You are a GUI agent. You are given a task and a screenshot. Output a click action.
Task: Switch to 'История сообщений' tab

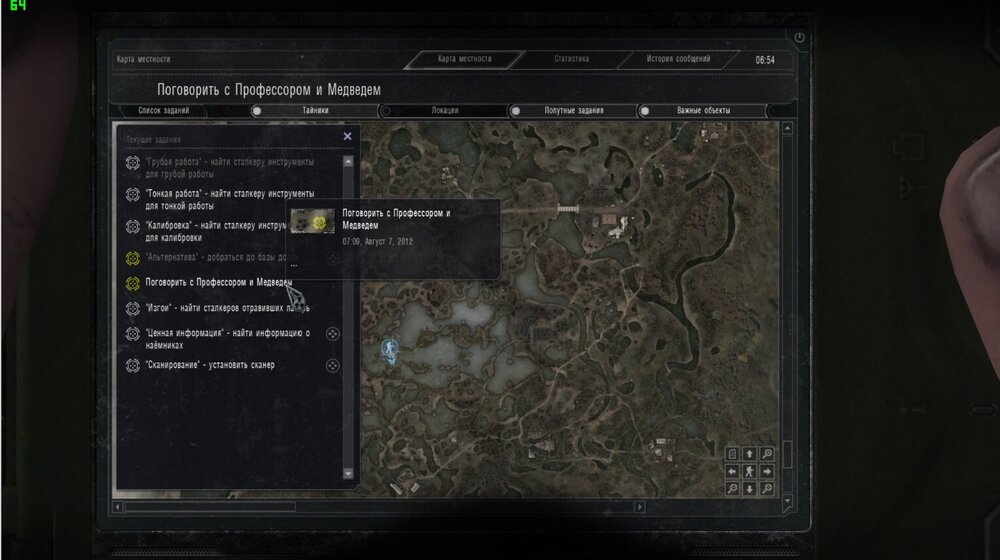click(x=677, y=59)
